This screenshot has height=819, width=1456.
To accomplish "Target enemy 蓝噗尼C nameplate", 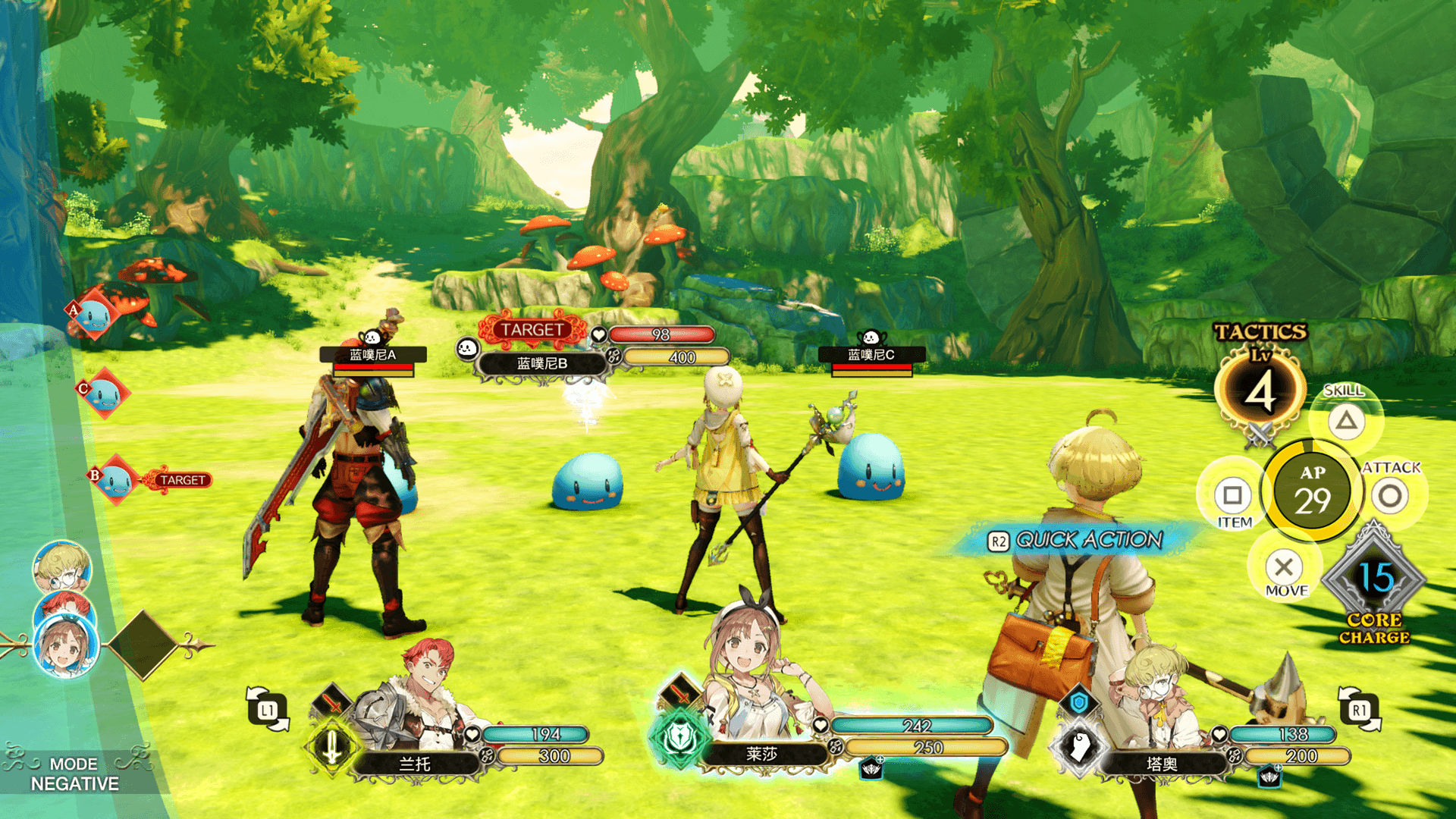I will coord(871,355).
